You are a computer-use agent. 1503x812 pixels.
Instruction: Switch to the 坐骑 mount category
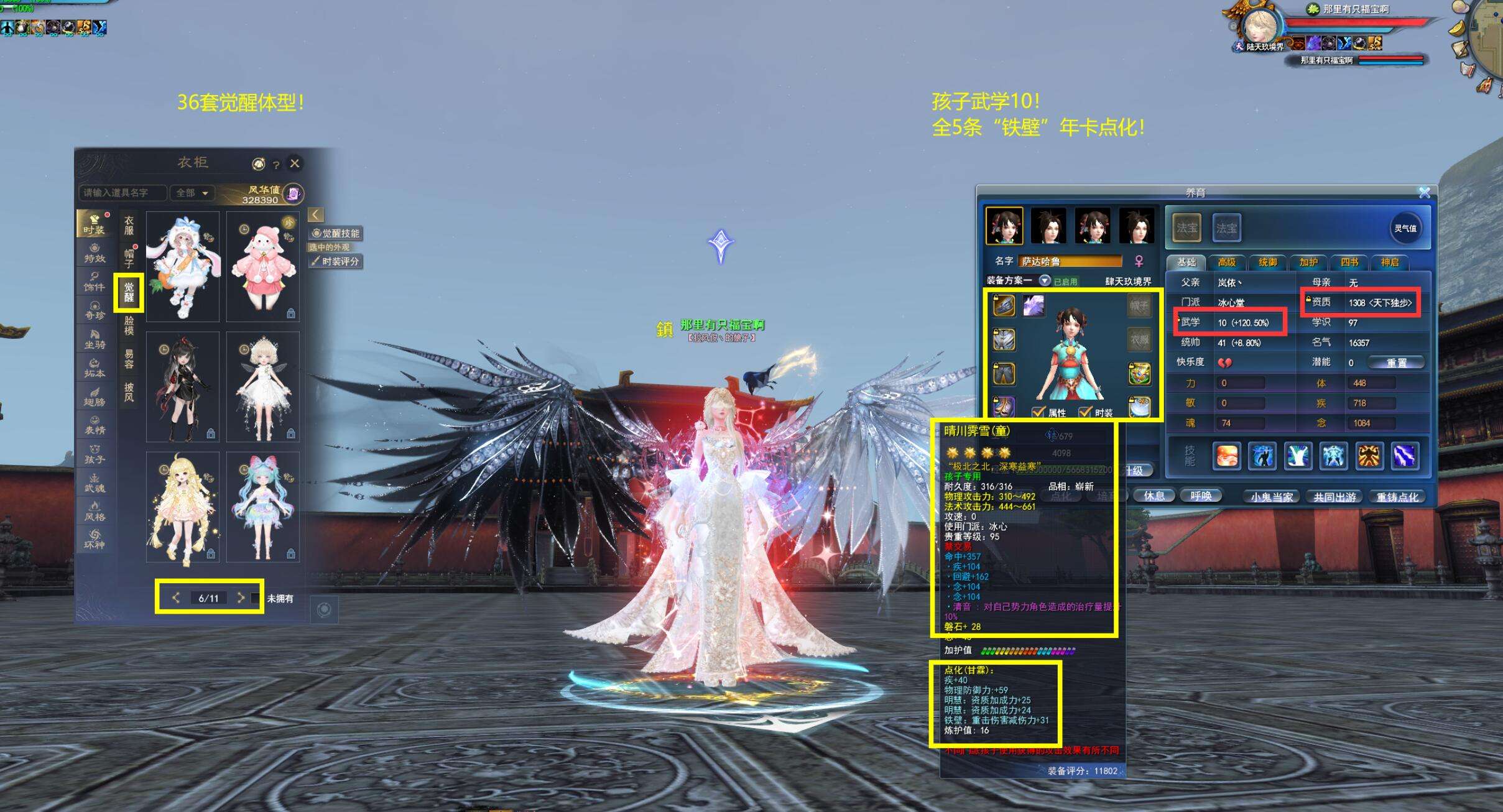coord(95,339)
